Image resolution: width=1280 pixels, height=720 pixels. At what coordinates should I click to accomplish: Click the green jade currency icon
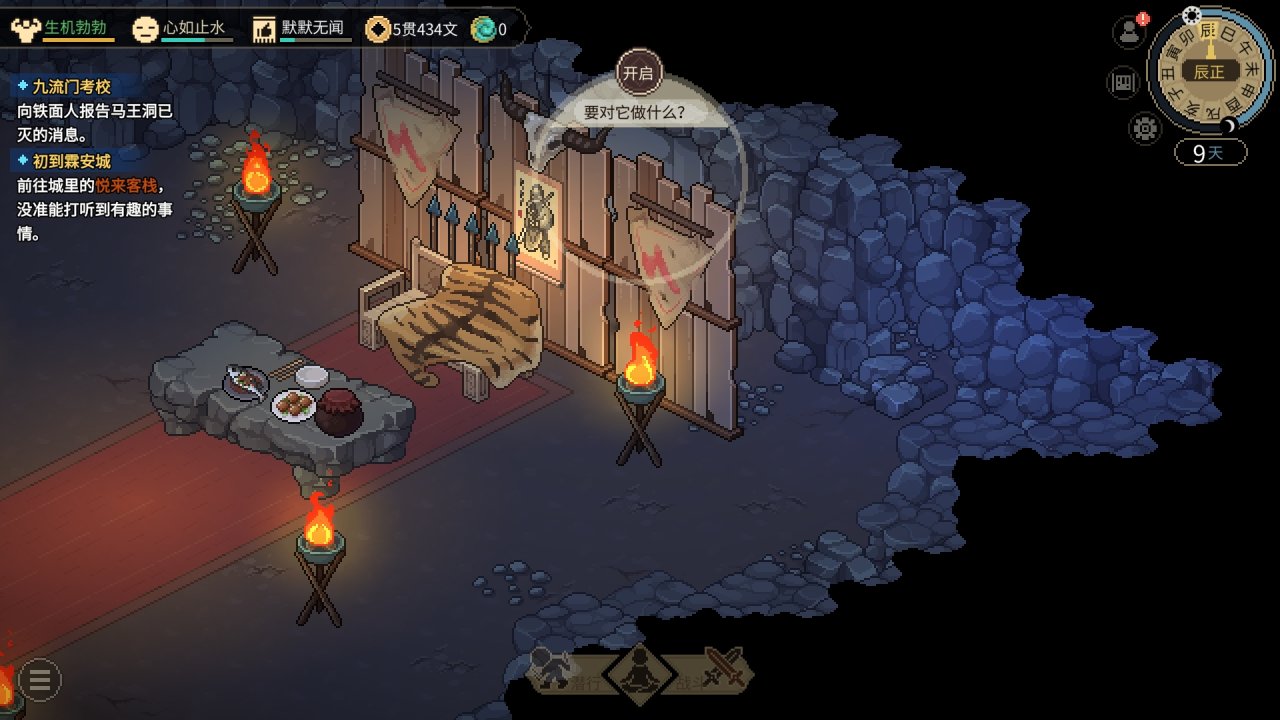pyautogui.click(x=483, y=29)
